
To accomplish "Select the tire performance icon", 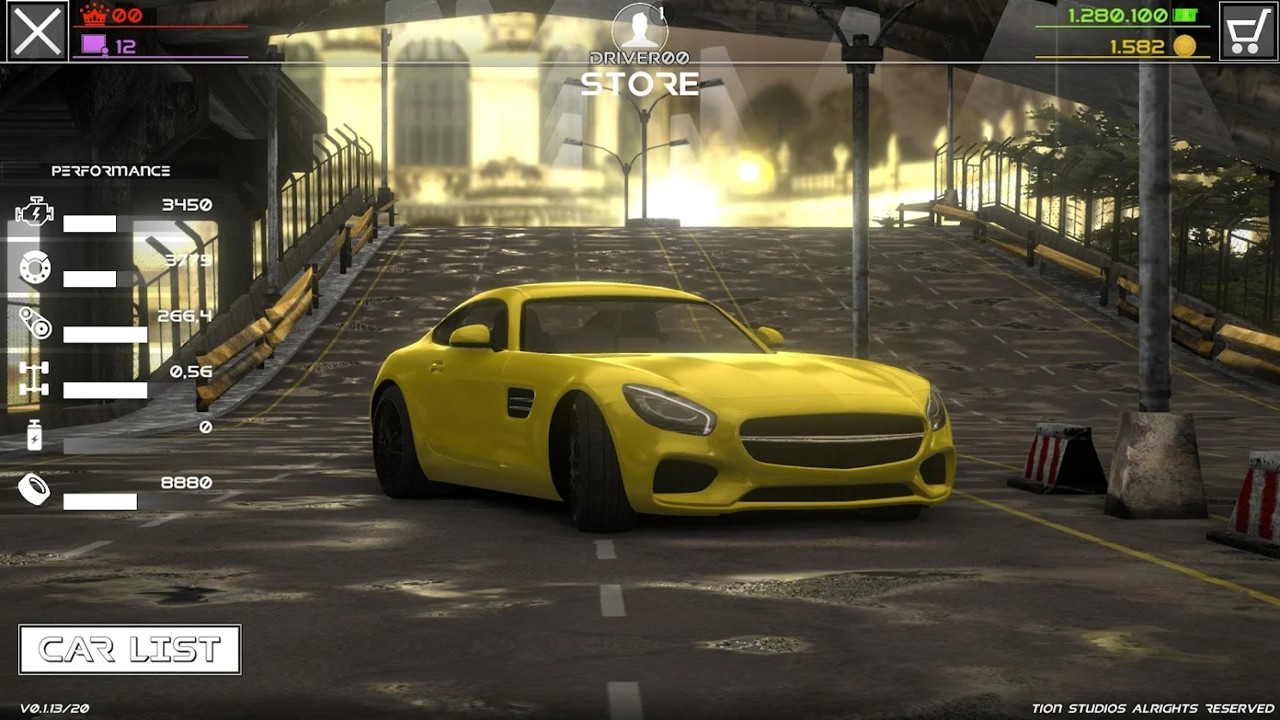I will (x=34, y=490).
